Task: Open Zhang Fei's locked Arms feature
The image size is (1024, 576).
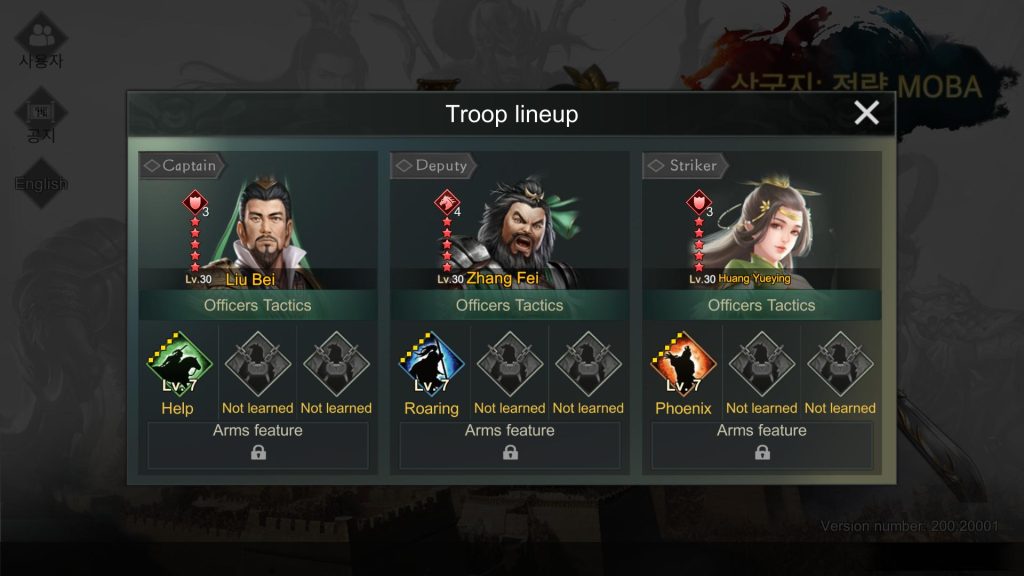Action: [510, 445]
